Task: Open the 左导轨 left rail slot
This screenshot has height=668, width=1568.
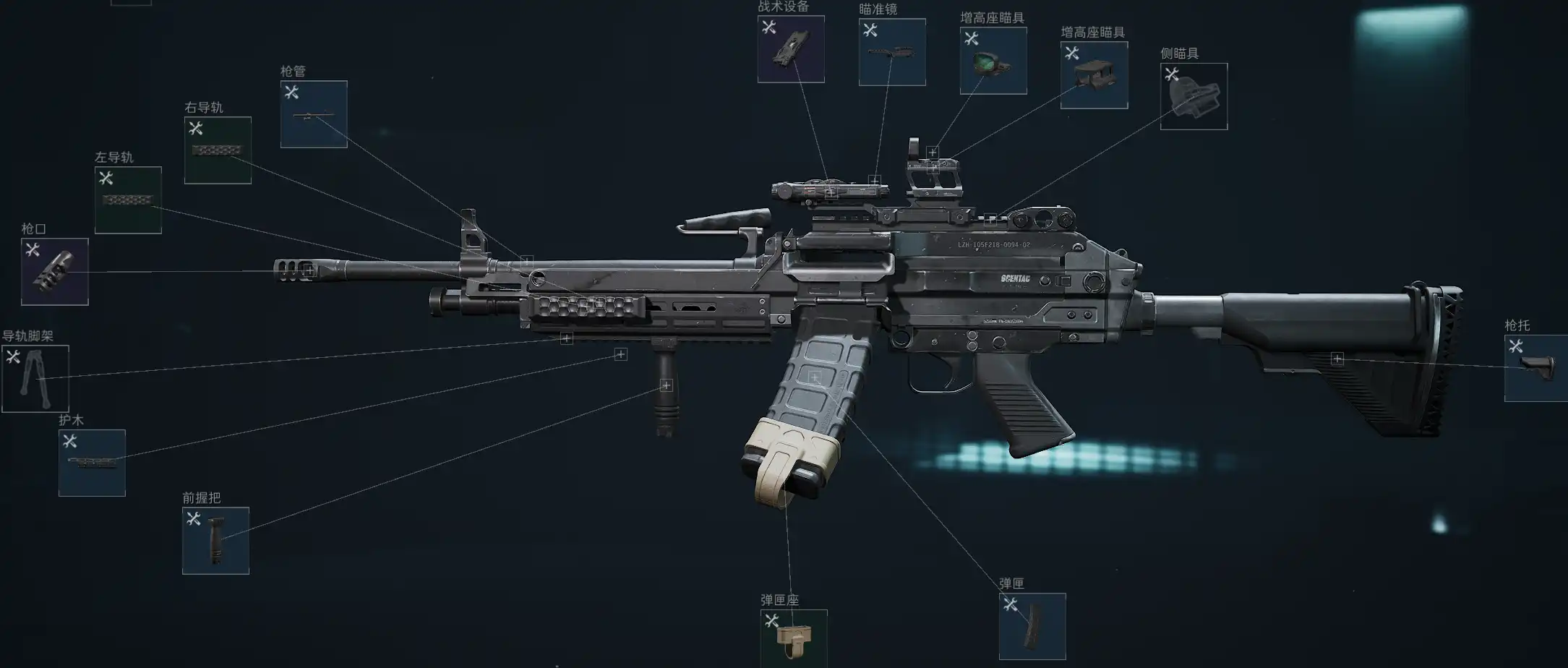Action: point(128,200)
